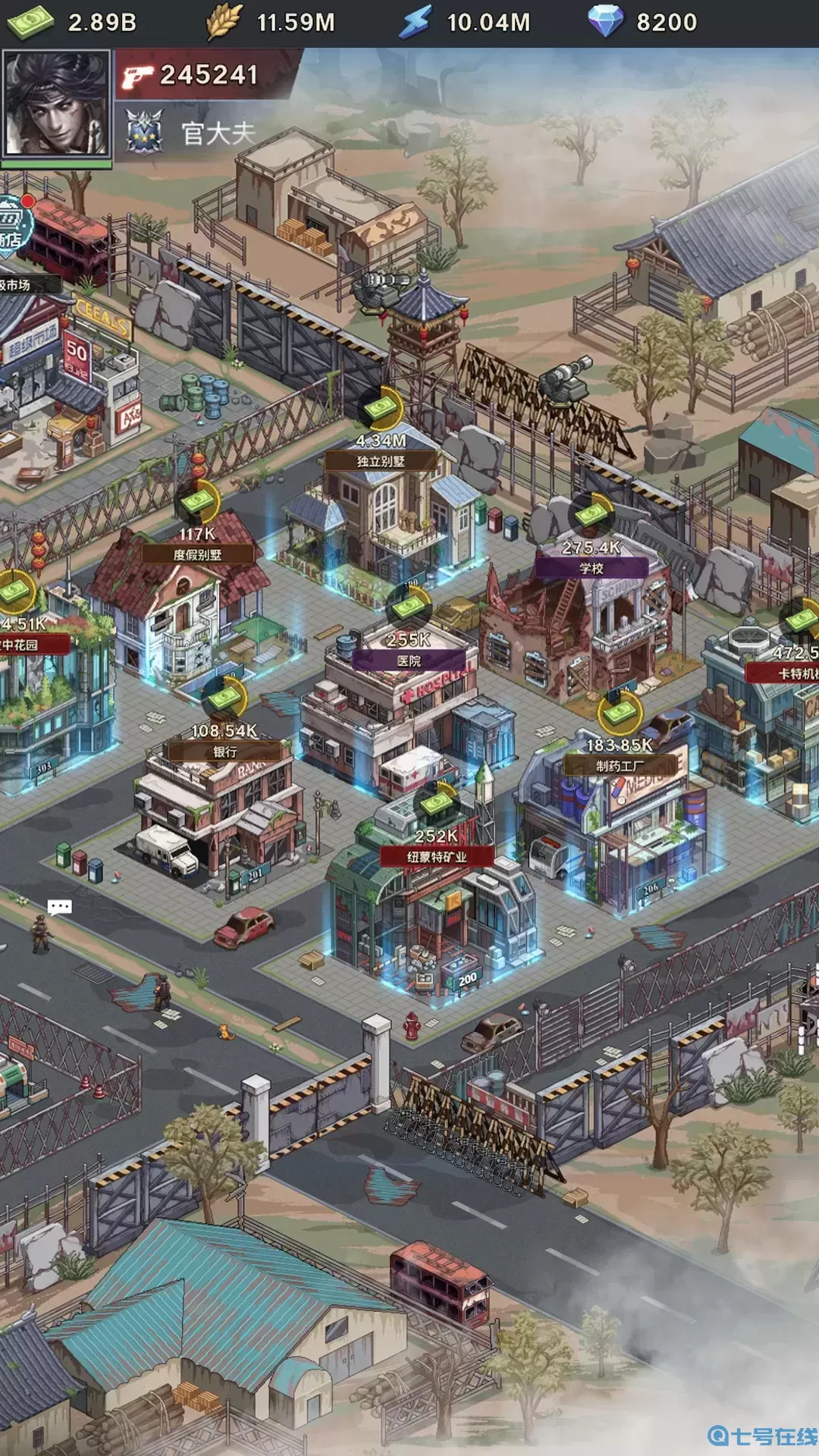Open the 官大夫 rank badge

(x=144, y=132)
